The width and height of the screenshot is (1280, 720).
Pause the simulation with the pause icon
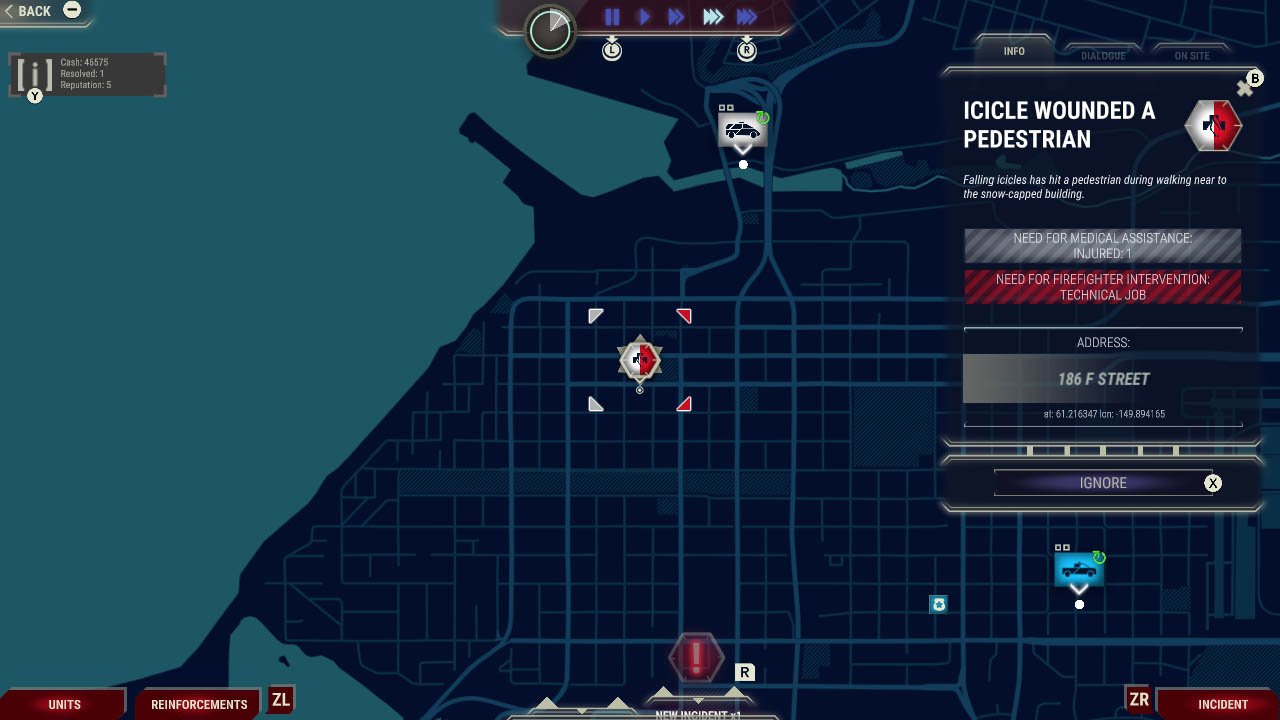(x=612, y=16)
